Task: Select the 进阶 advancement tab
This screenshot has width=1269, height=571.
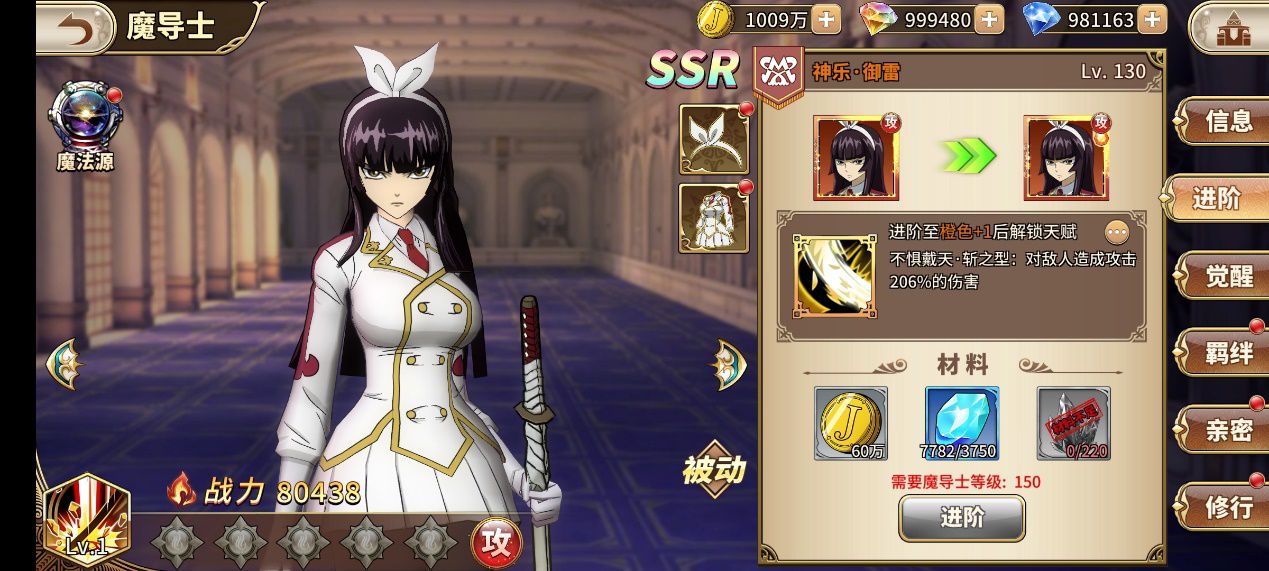Action: coord(1216,199)
